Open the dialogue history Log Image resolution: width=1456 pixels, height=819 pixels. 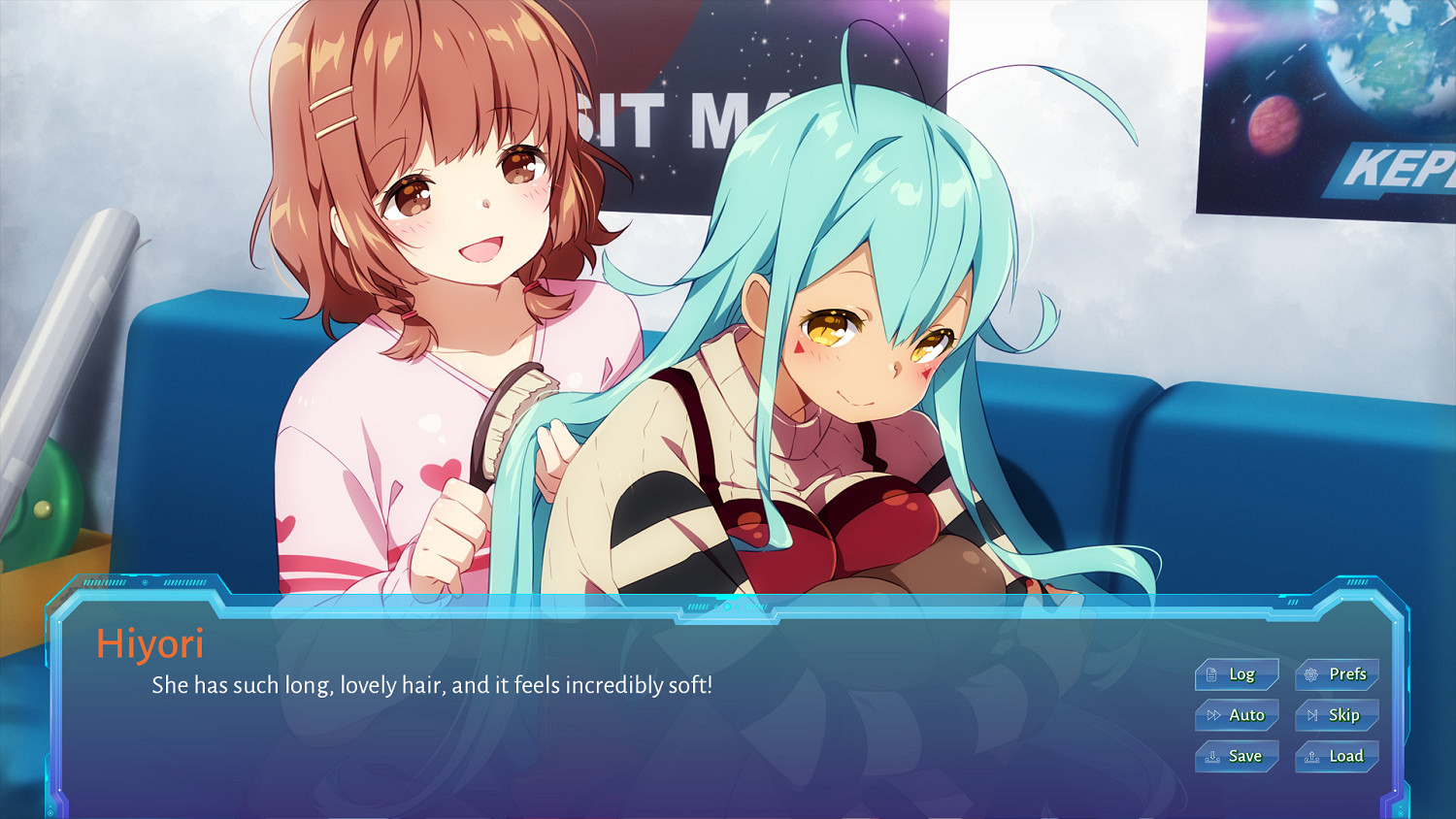point(1238,675)
